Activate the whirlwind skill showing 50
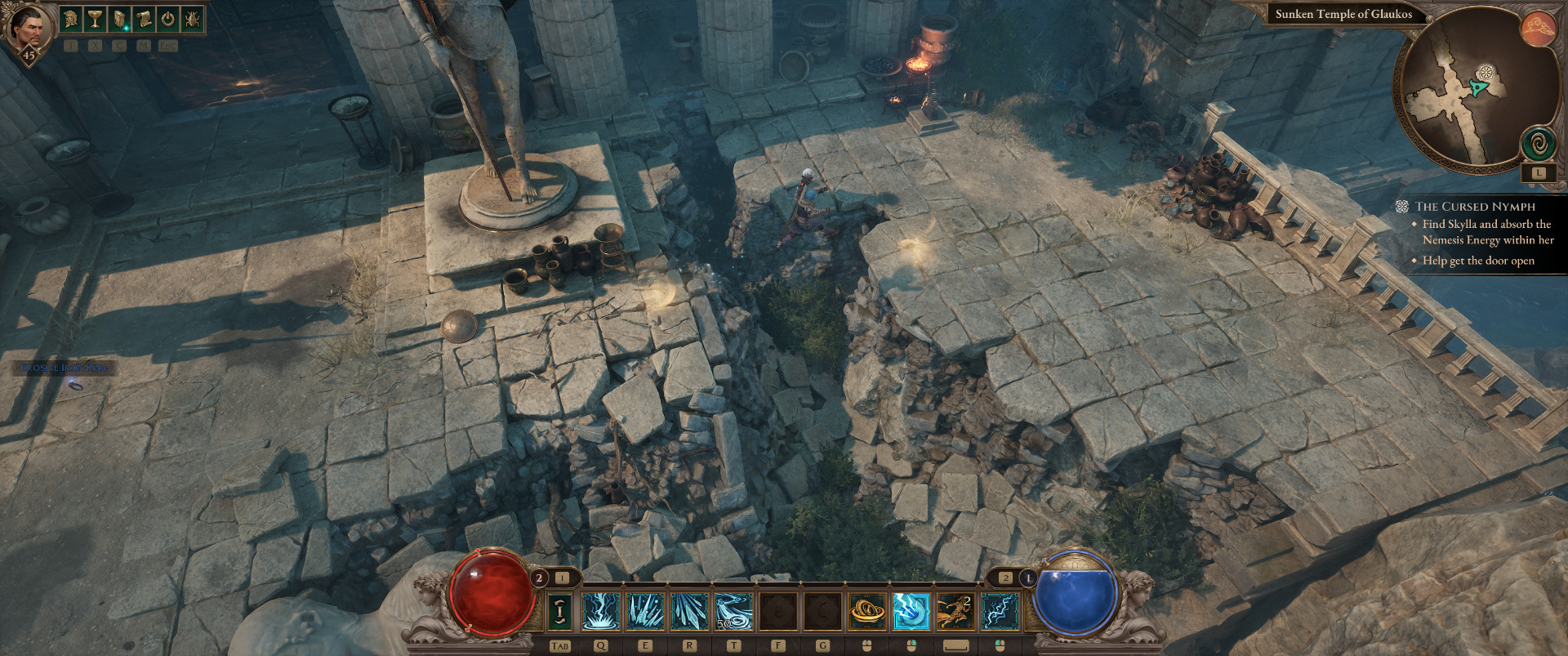This screenshot has width=1568, height=656. pos(733,611)
